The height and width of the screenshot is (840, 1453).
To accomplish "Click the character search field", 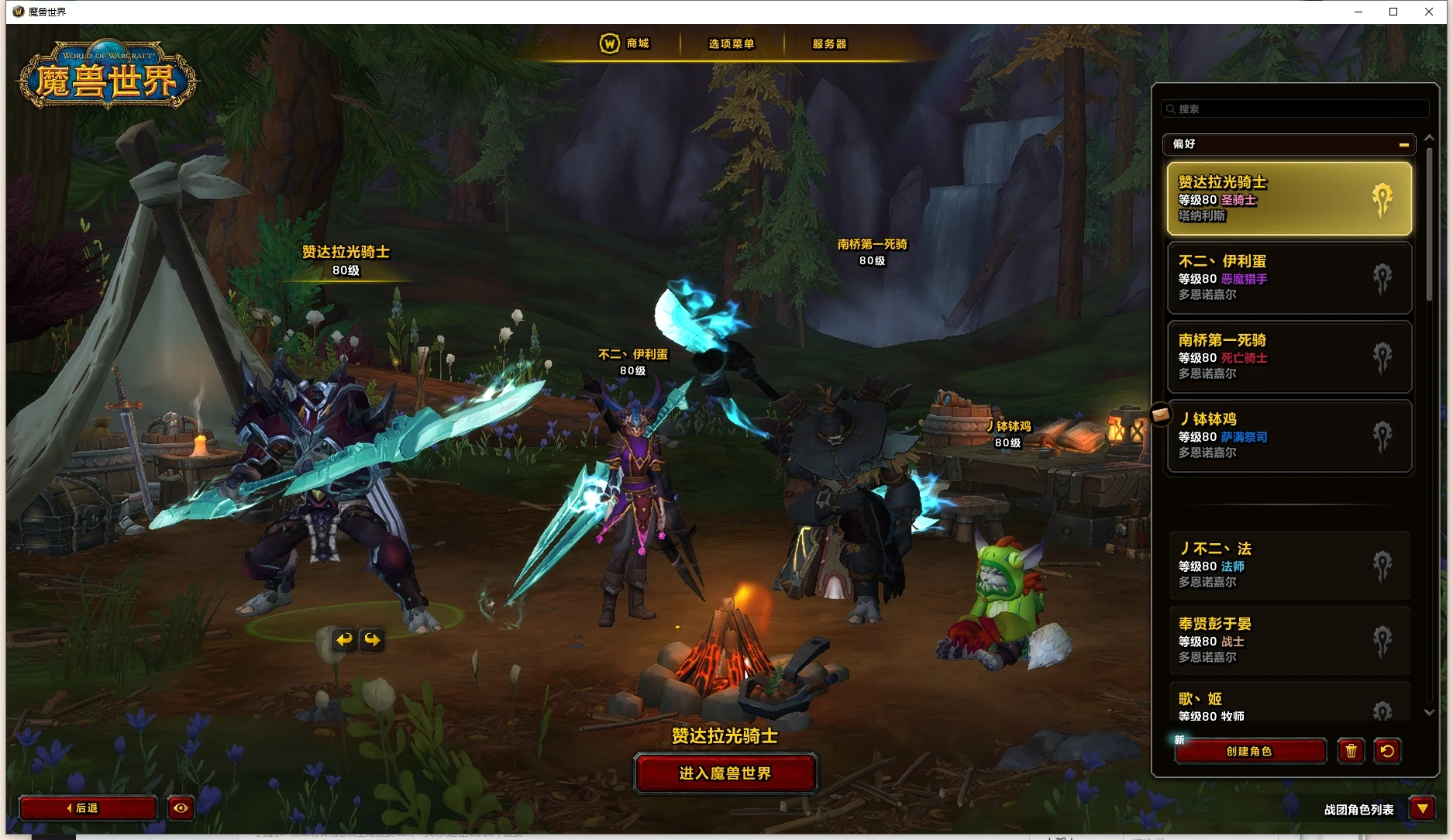I will [1294, 109].
